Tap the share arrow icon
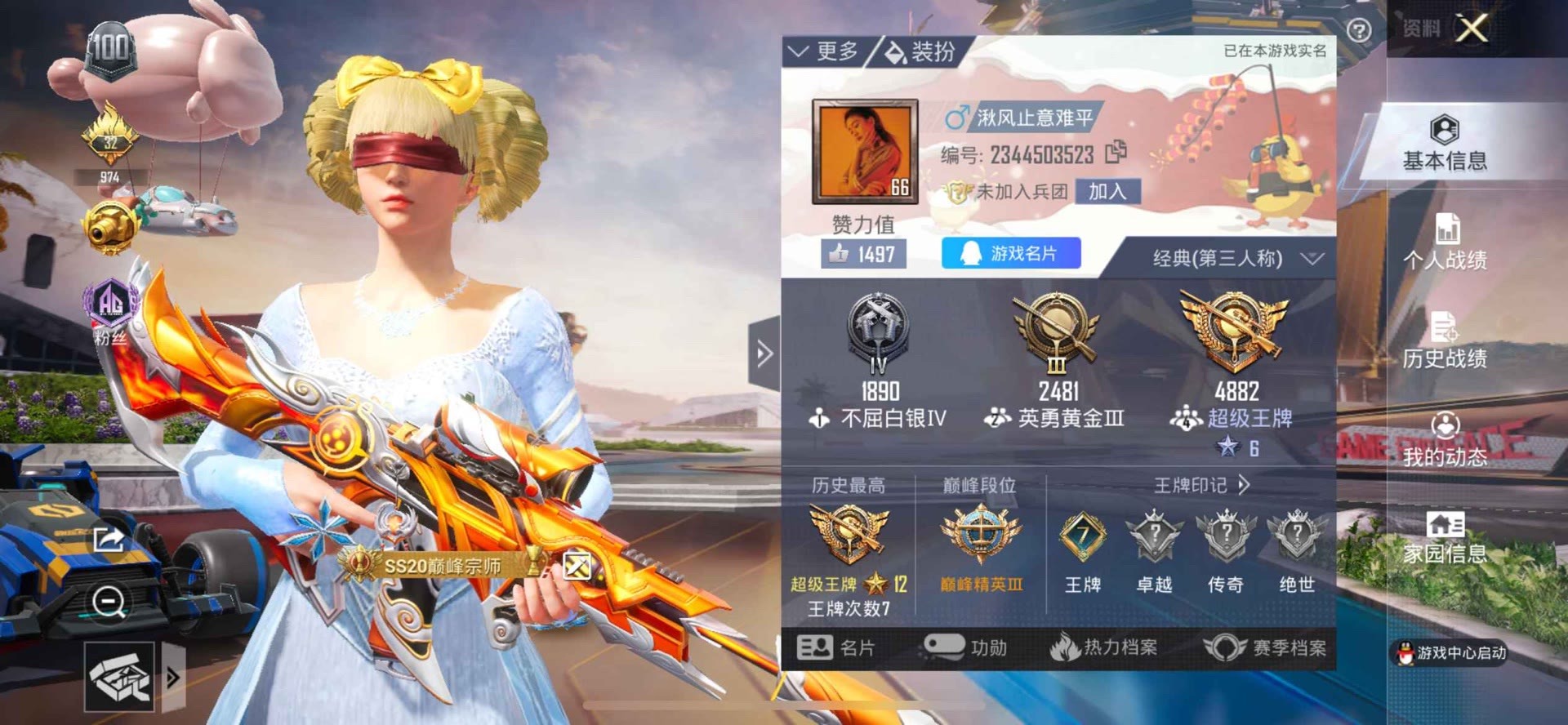 click(x=109, y=540)
